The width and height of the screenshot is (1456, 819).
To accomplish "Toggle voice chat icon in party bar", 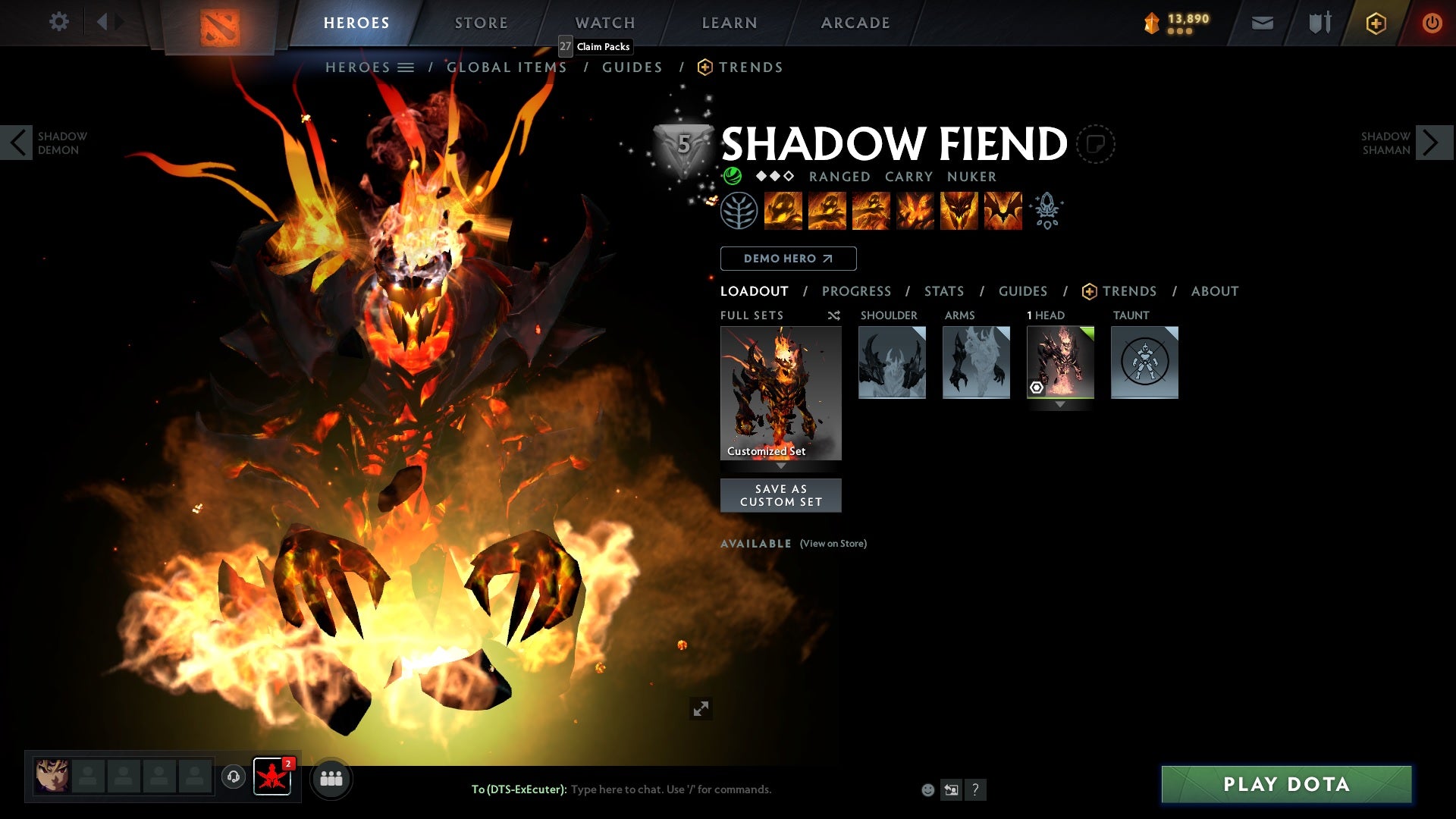I will point(234,777).
